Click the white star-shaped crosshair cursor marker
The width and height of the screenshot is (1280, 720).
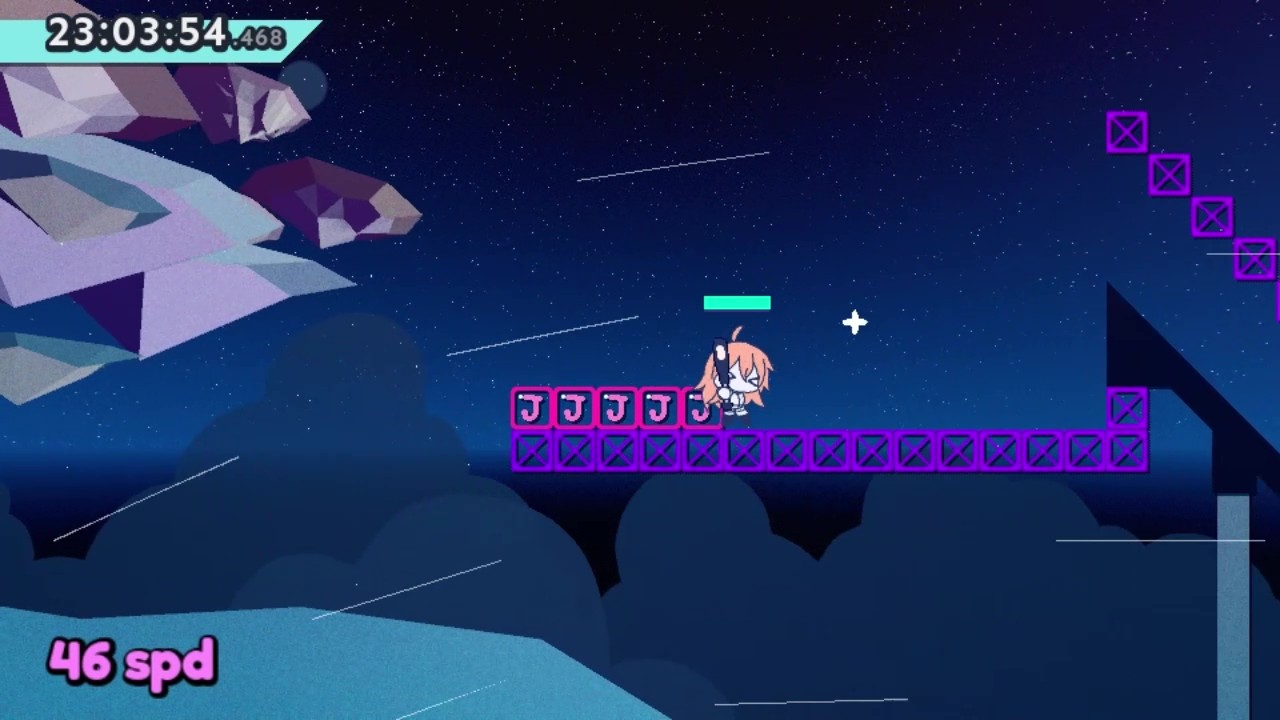[855, 322]
